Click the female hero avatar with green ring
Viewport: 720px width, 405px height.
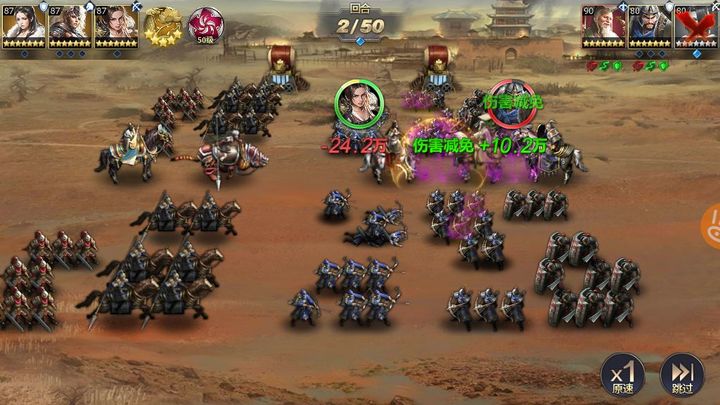pos(355,103)
